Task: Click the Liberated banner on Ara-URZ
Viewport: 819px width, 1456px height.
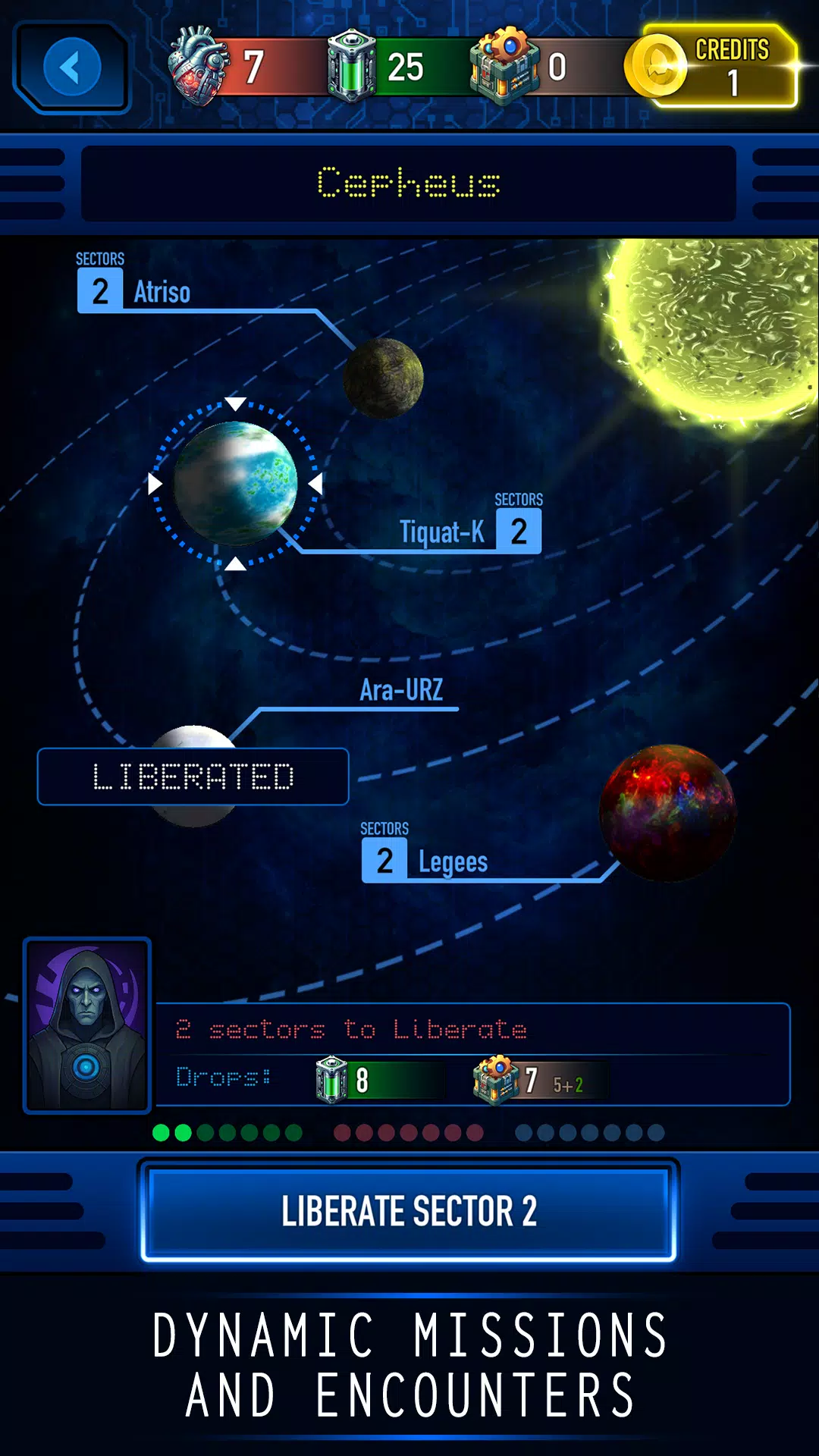Action: [193, 777]
